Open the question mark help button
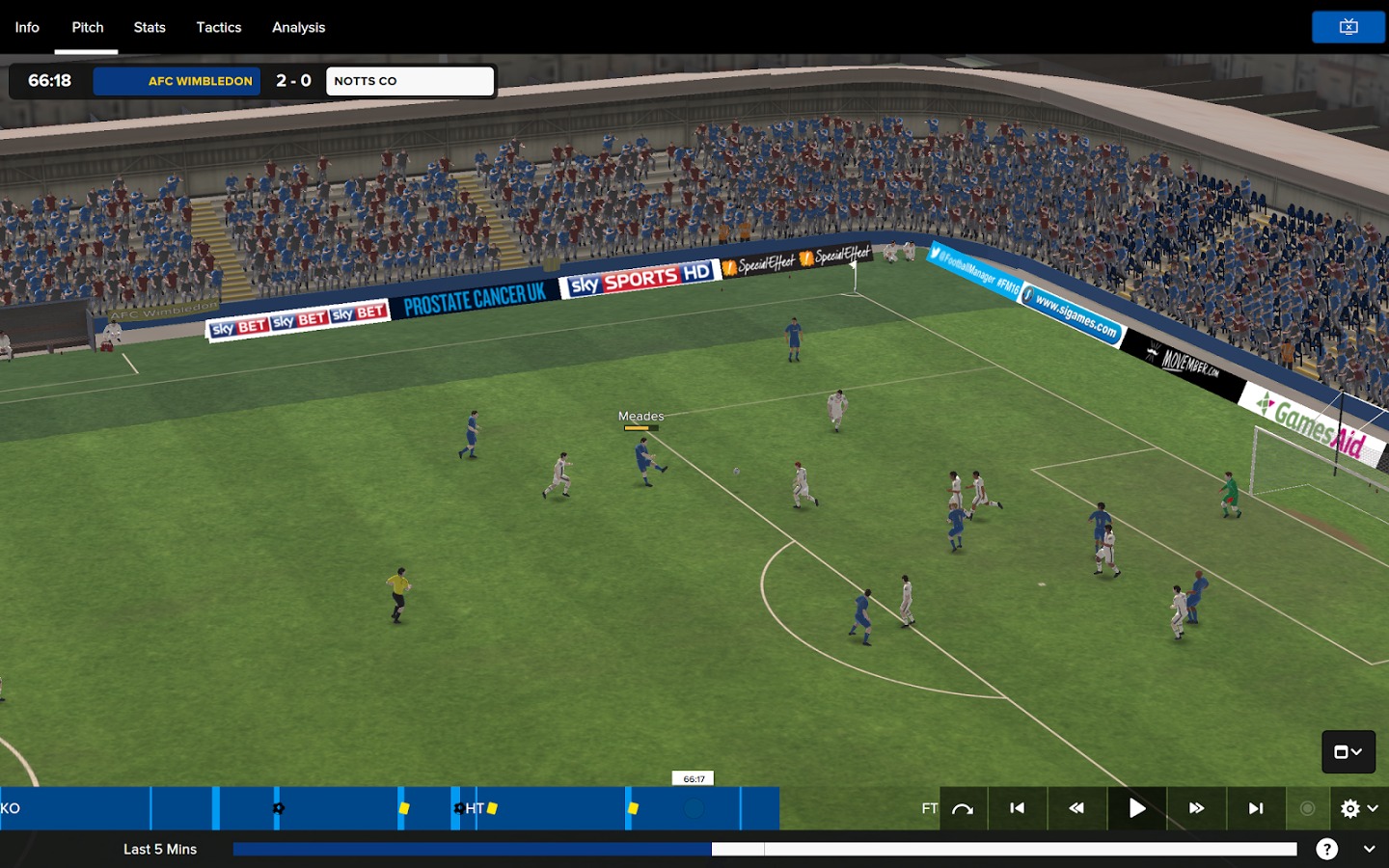 coord(1327,849)
